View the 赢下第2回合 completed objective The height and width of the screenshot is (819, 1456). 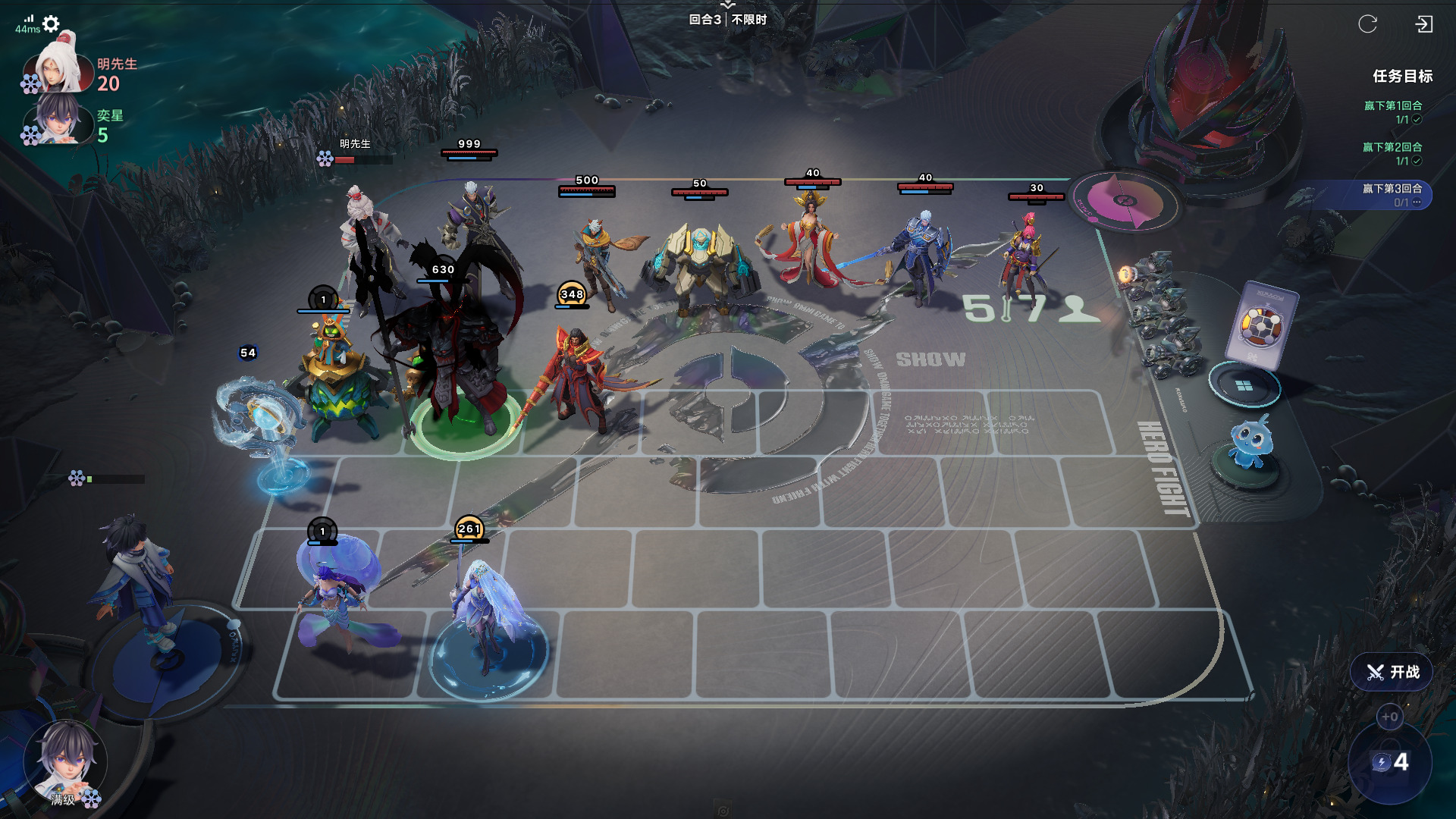point(1392,153)
